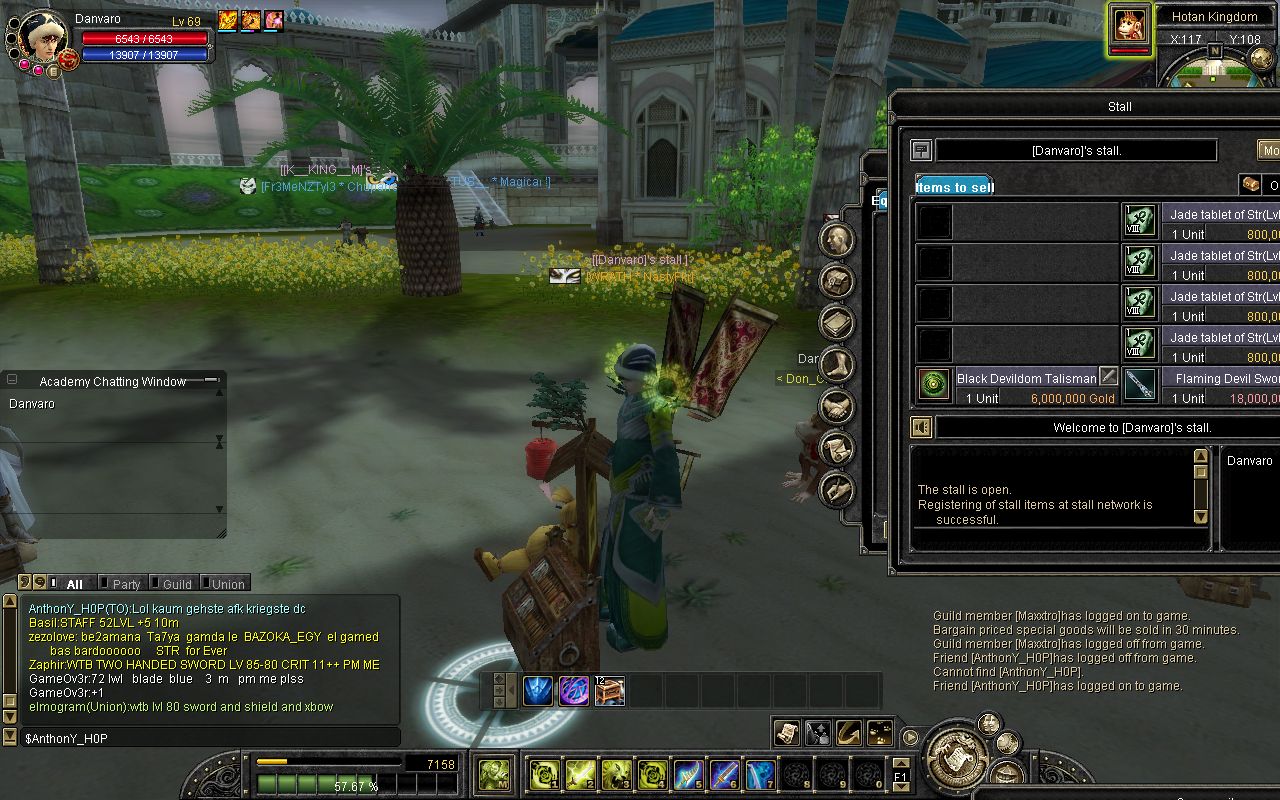Open the handshake icon in side menu
1280x800 pixels.
pos(836,407)
